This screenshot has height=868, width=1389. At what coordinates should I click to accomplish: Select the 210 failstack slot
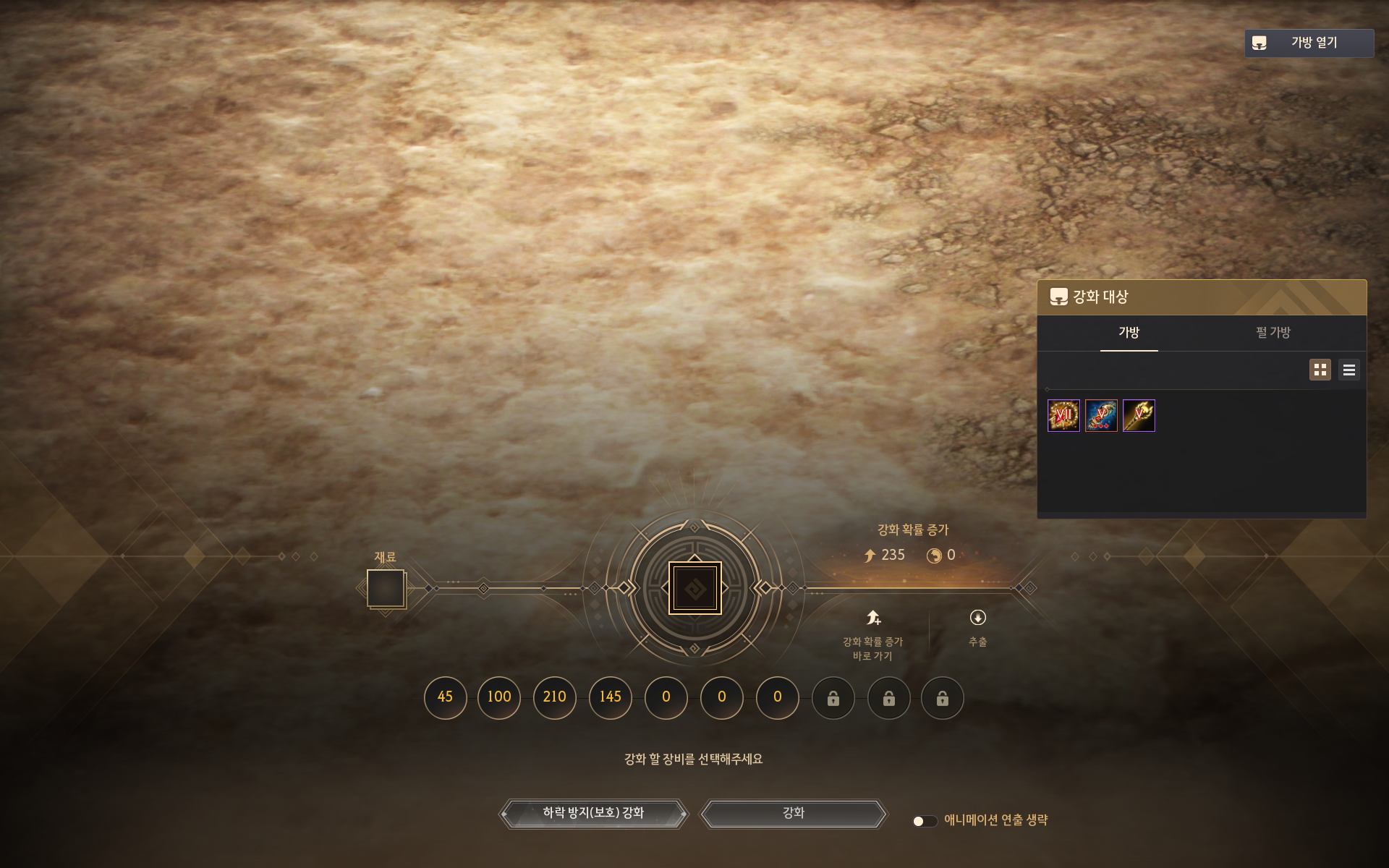point(555,697)
